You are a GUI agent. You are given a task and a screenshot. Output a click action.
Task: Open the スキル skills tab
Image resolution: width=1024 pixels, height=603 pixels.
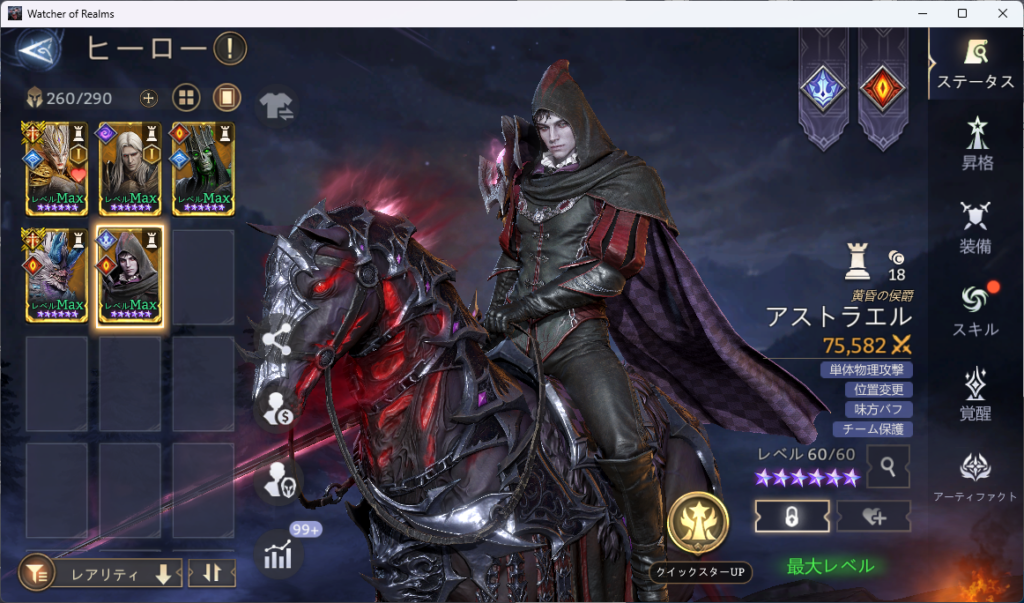(x=975, y=311)
